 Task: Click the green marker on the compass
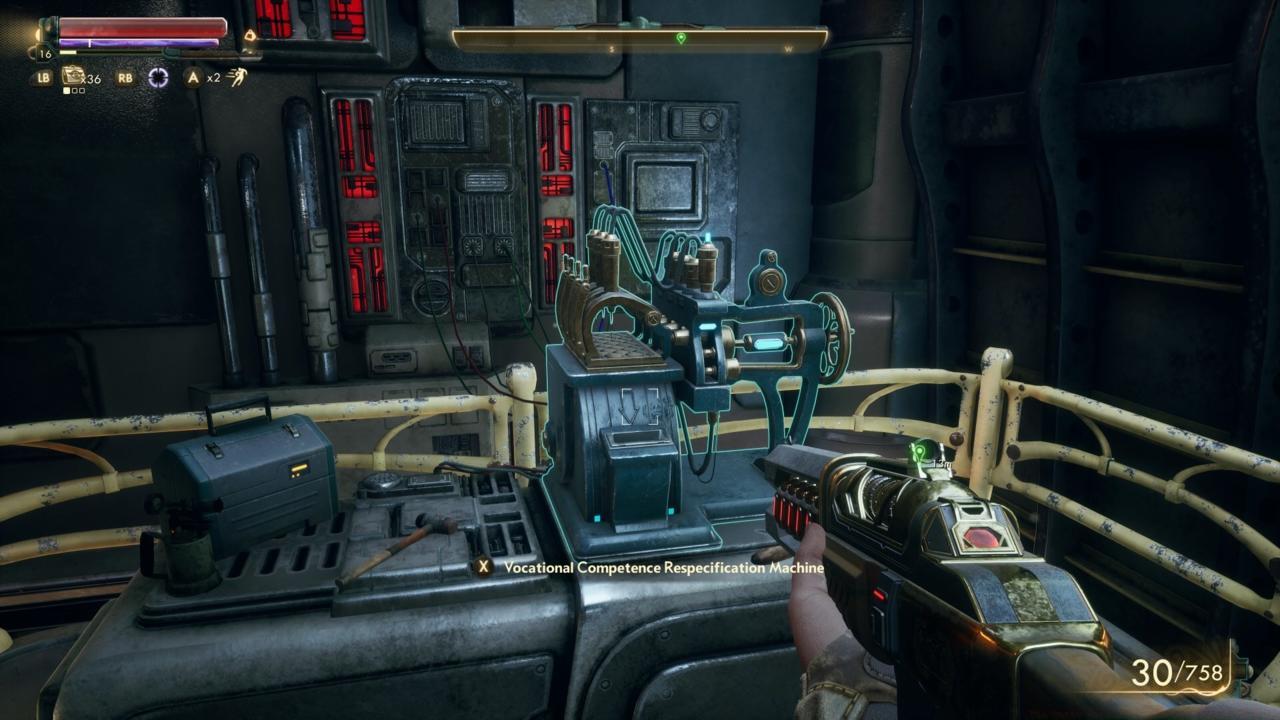click(681, 39)
